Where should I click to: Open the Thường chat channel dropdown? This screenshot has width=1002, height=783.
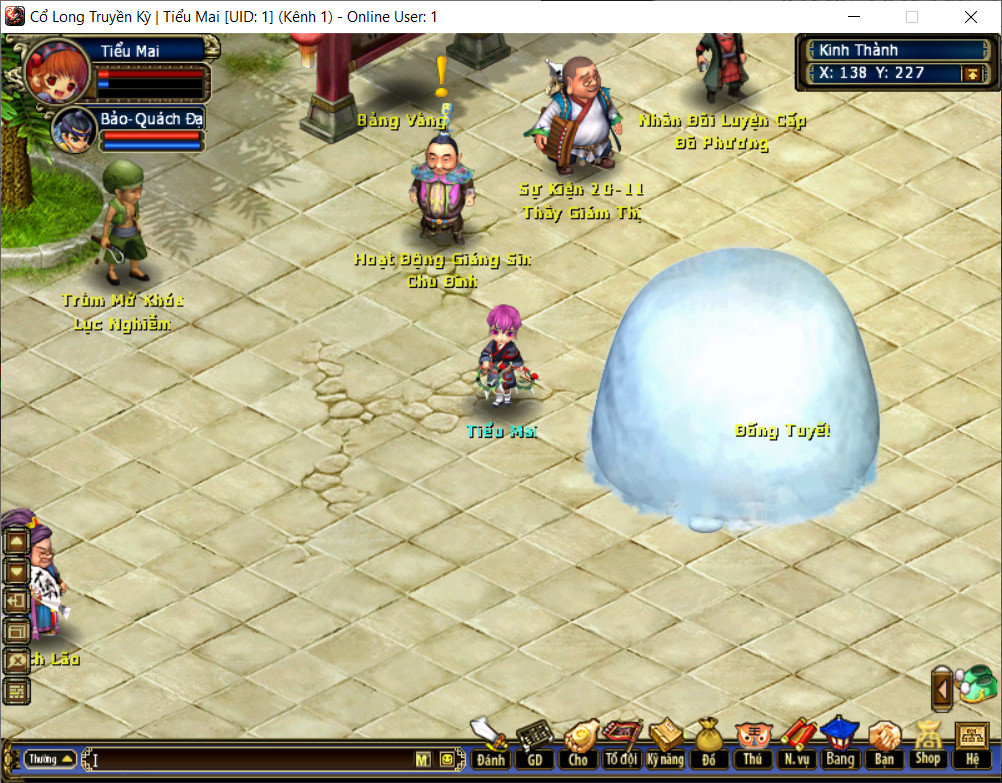pos(50,759)
